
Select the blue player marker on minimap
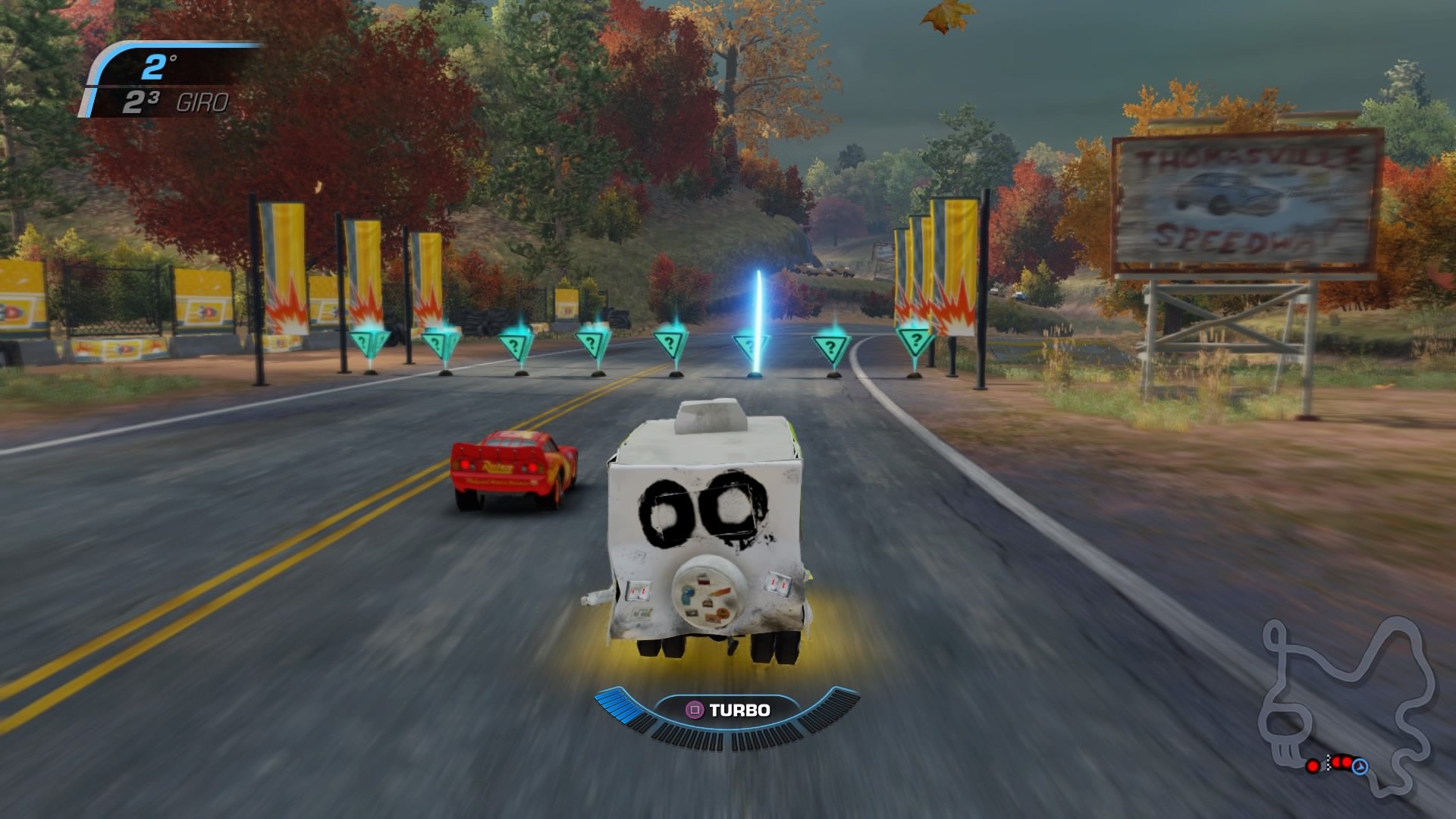pos(1360,767)
